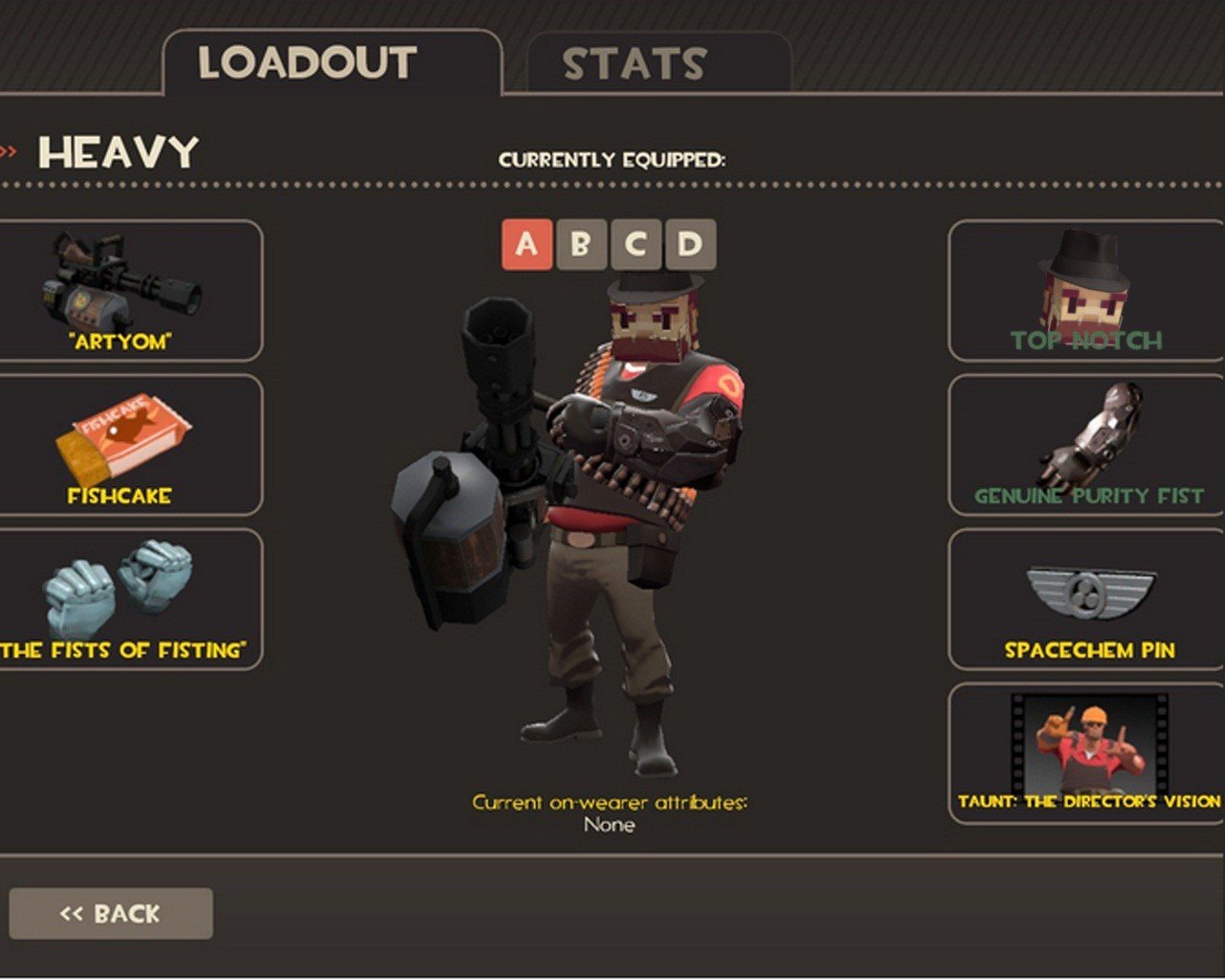The width and height of the screenshot is (1225, 980).
Task: Choose the SpaceChem Pin slot
Action: click(x=1086, y=599)
